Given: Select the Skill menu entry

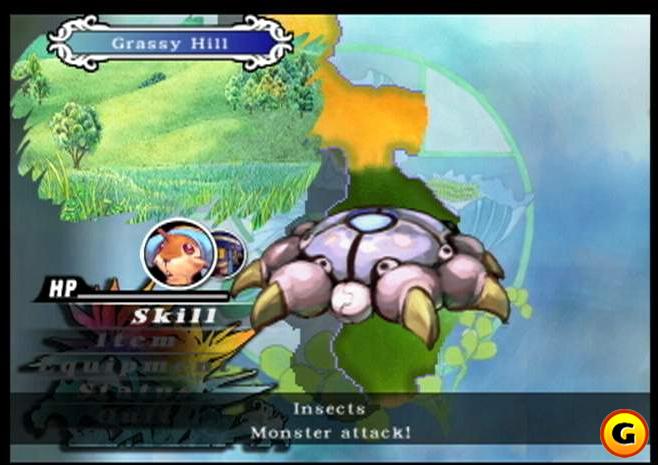Looking at the screenshot, I should pos(174,317).
